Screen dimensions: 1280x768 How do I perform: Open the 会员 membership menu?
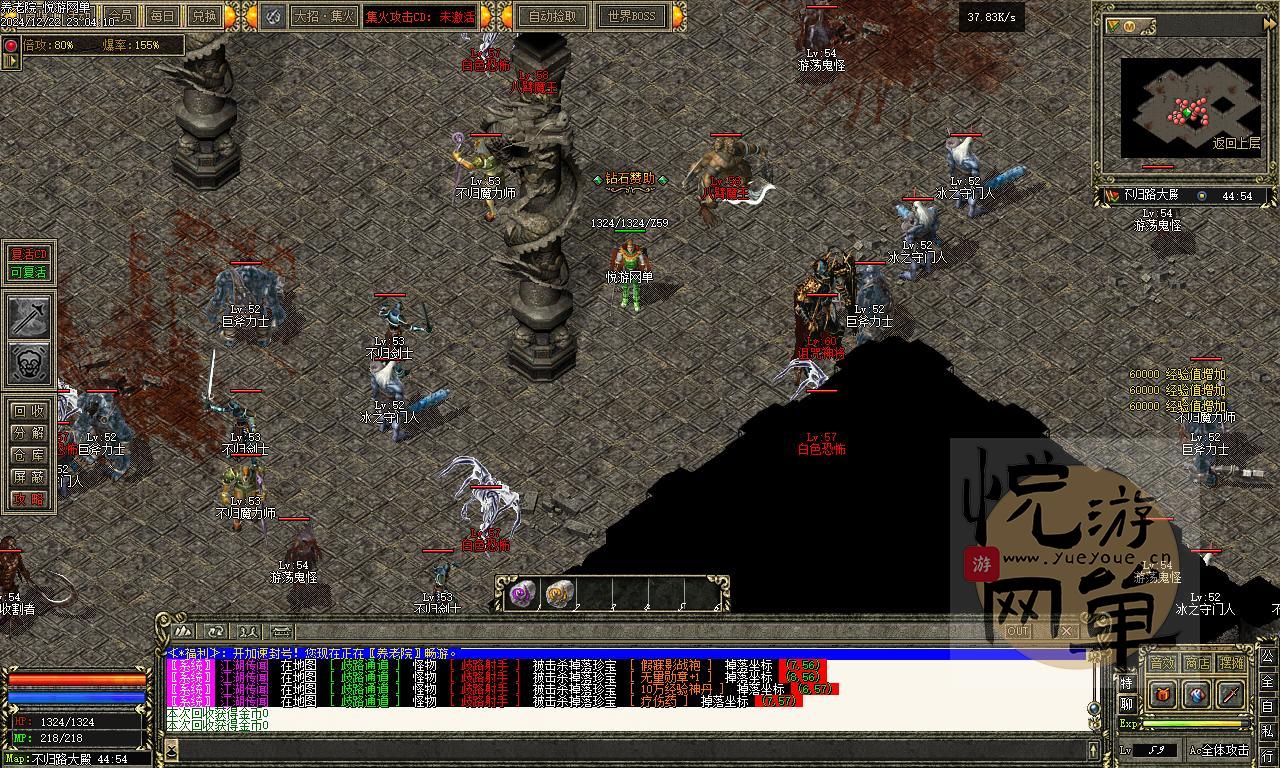[122, 16]
